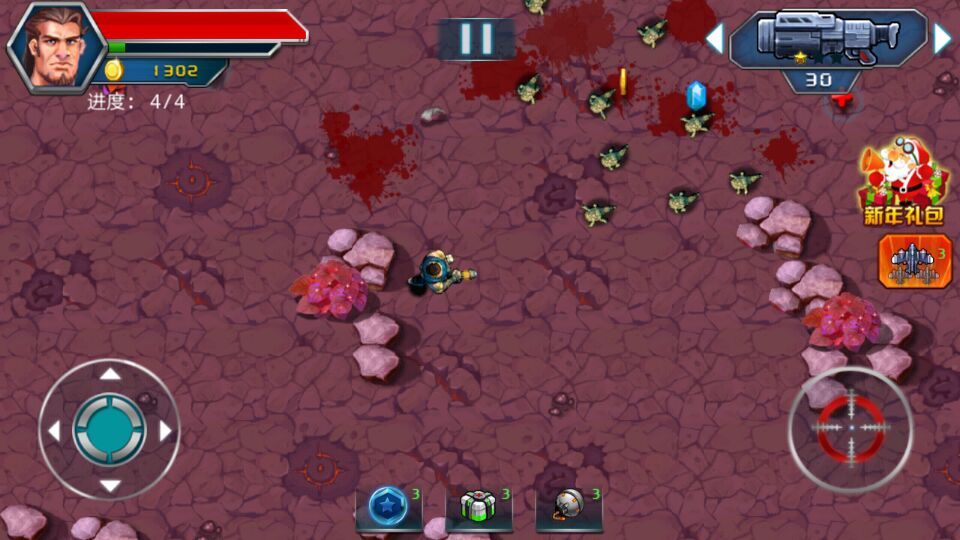Fire using the red crosshair button
960x540 pixels.
pos(851,428)
